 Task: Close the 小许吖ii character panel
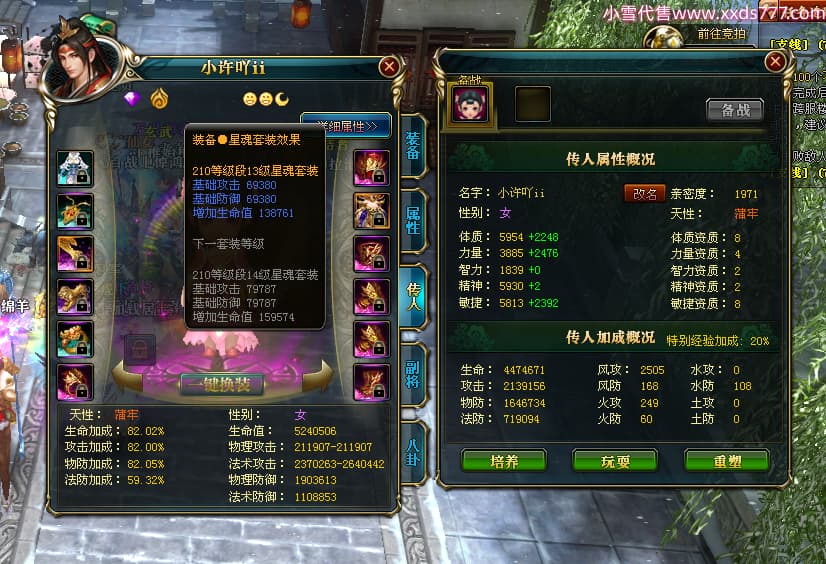pos(390,67)
